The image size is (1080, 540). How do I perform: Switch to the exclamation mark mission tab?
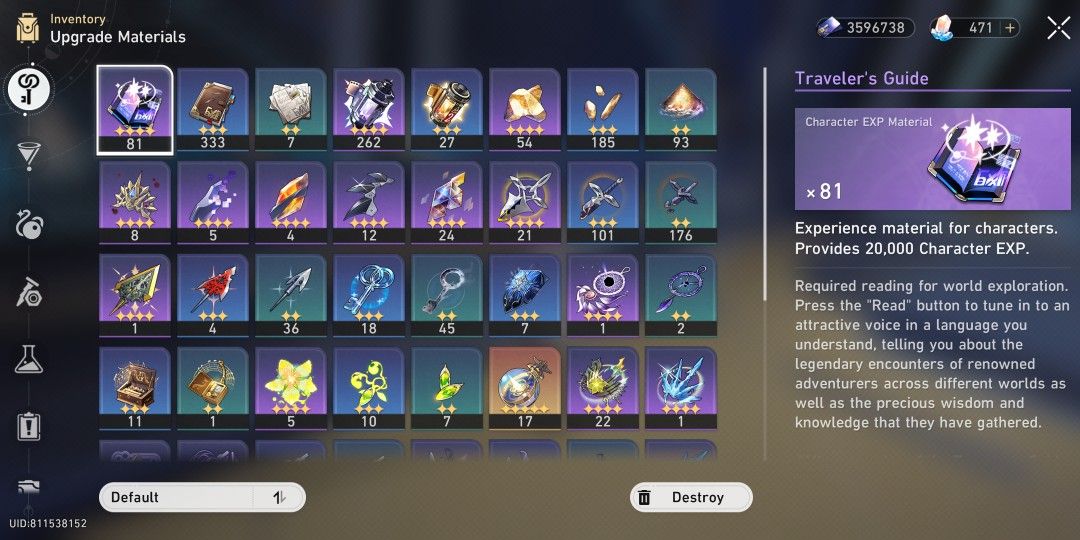(28, 427)
